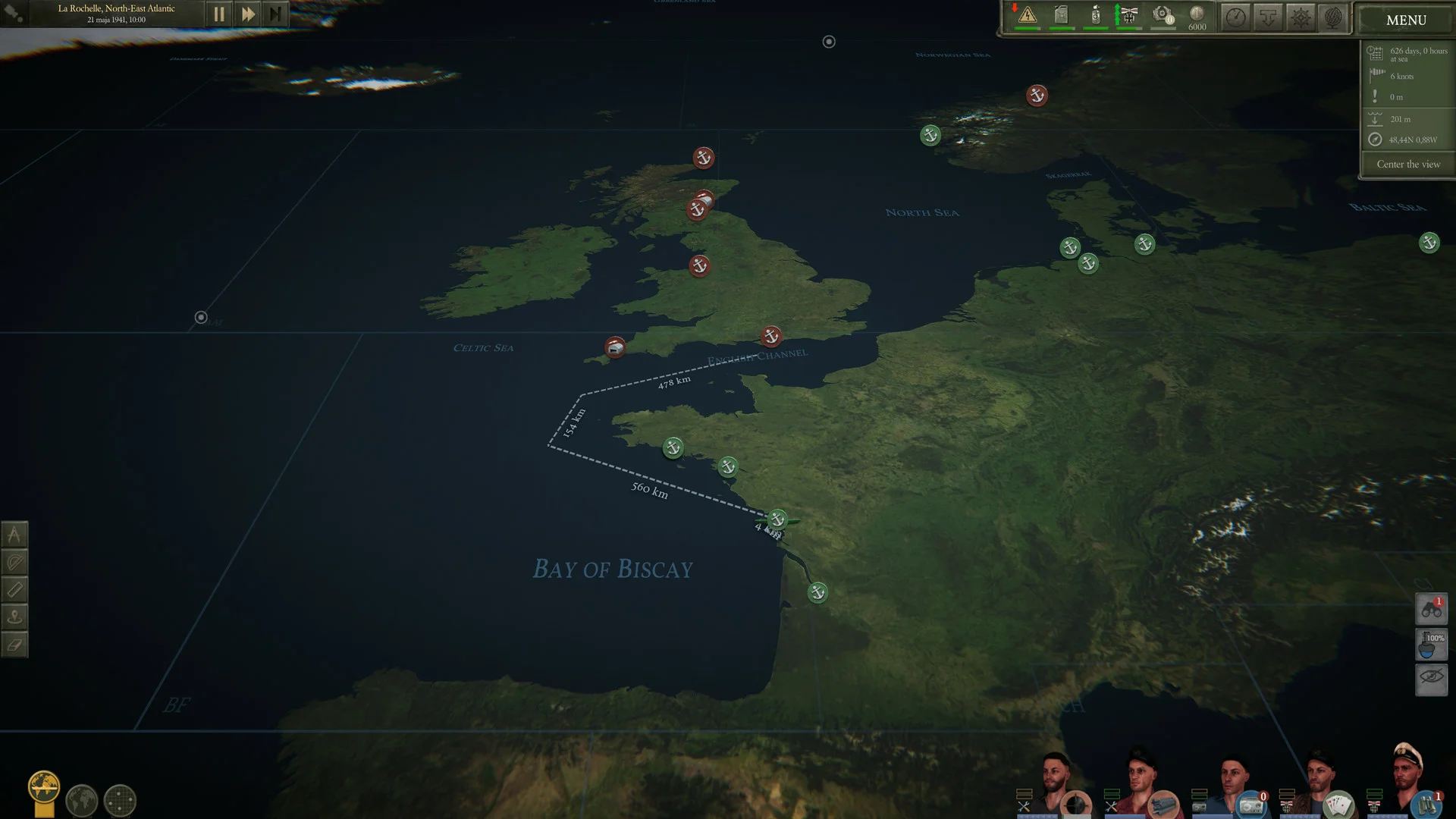1456x819 pixels.
Task: Activate fast-forward time compression
Action: tap(247, 14)
